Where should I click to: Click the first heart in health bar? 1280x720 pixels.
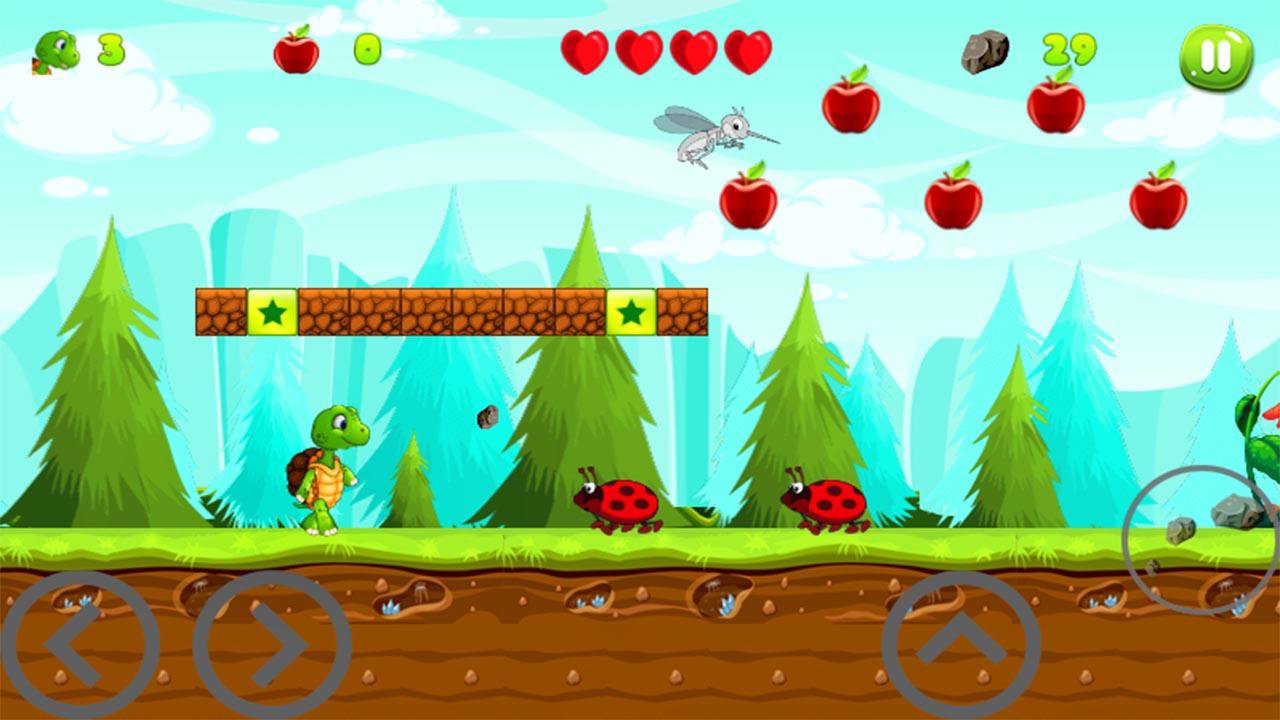coord(587,53)
